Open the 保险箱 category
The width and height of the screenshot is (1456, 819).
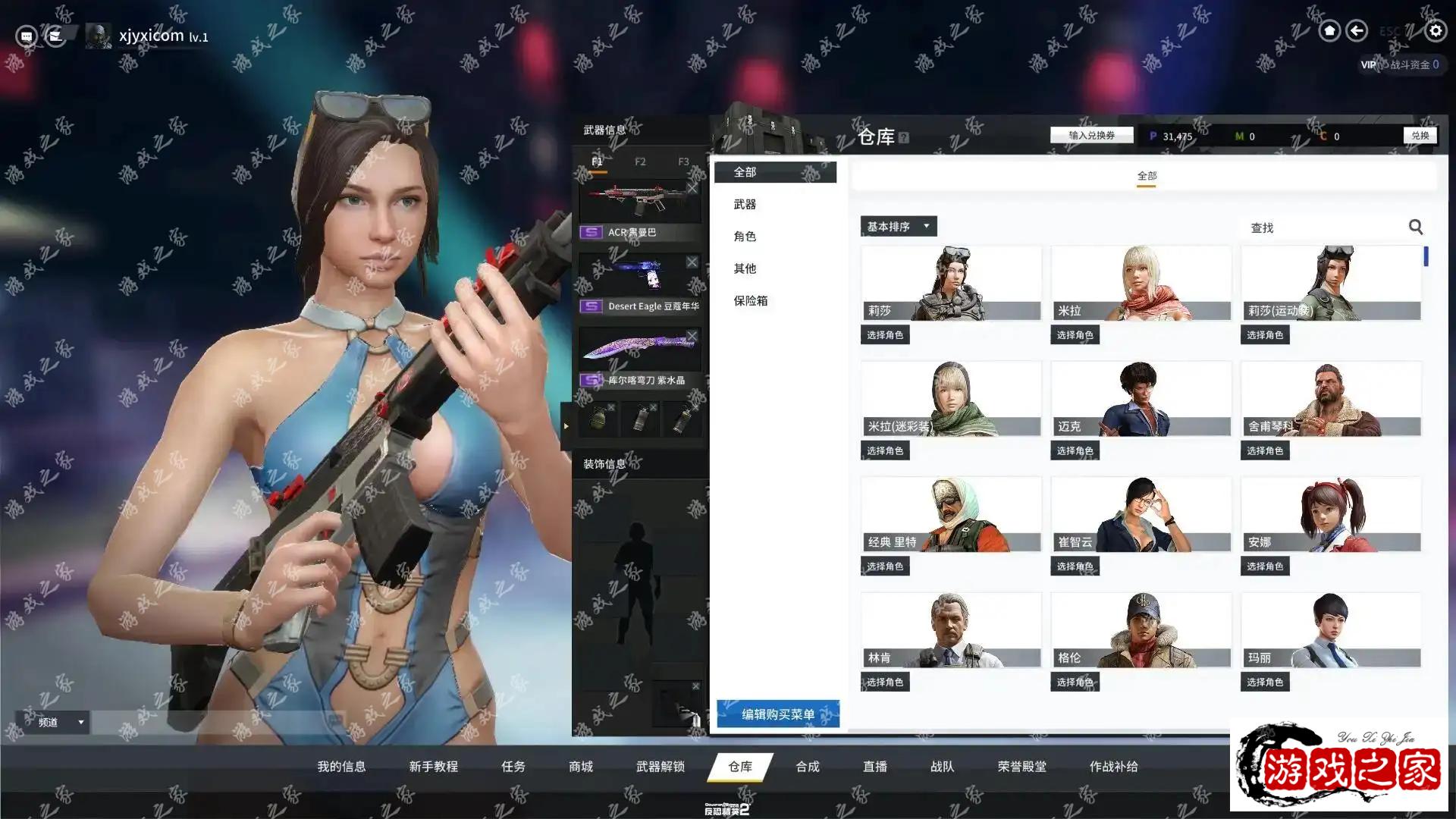pyautogui.click(x=750, y=301)
